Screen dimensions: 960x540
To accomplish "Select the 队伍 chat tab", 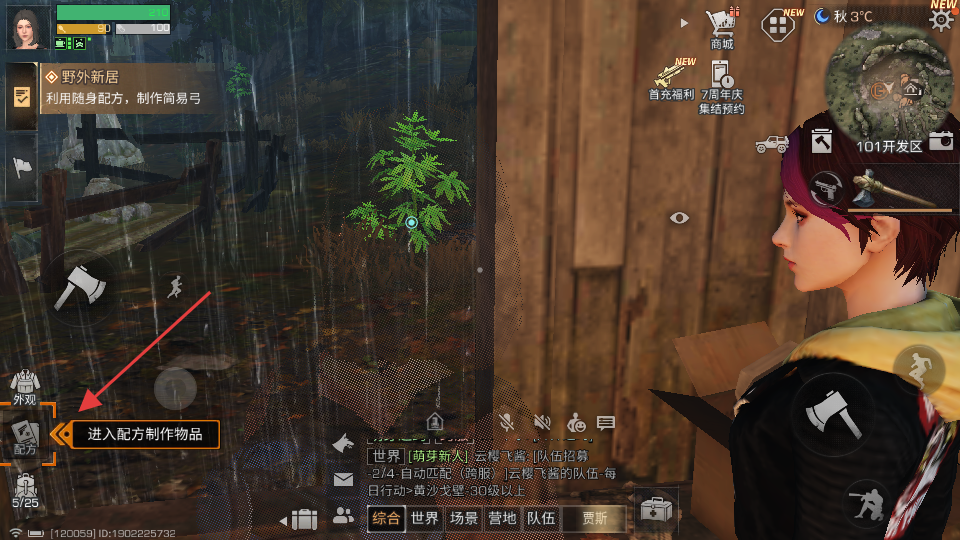I will 541,518.
